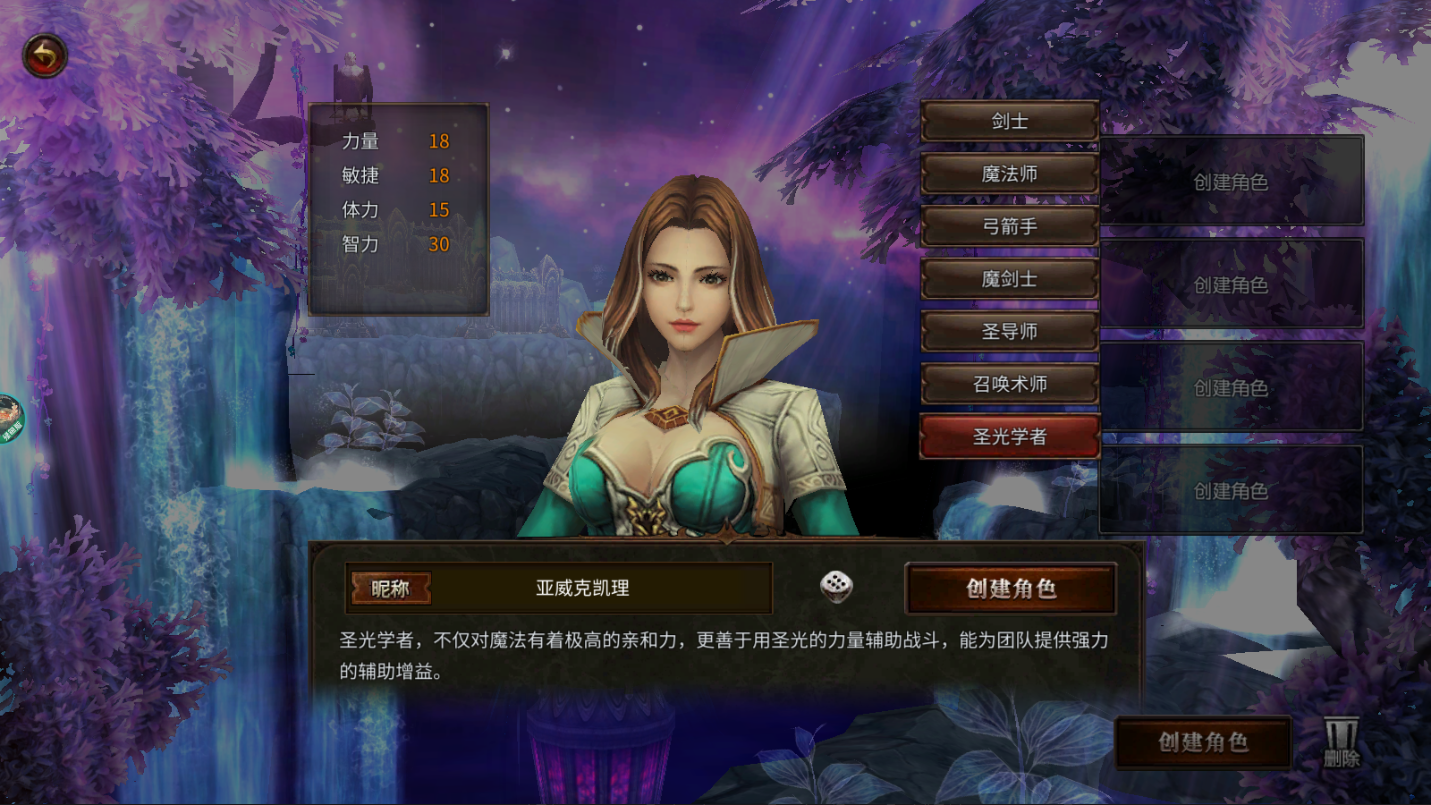Choose the 魔法师 class
The image size is (1431, 805).
coord(1009,174)
